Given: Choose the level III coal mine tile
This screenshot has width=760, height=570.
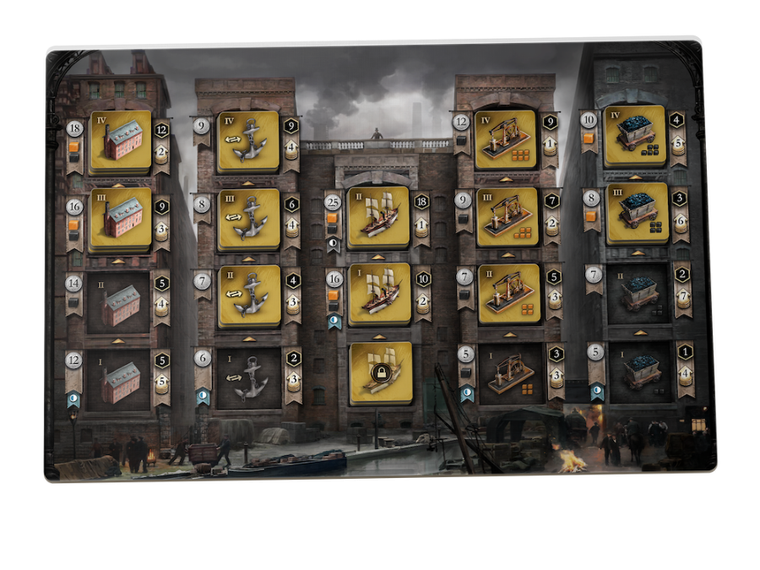Looking at the screenshot, I should [x=635, y=214].
